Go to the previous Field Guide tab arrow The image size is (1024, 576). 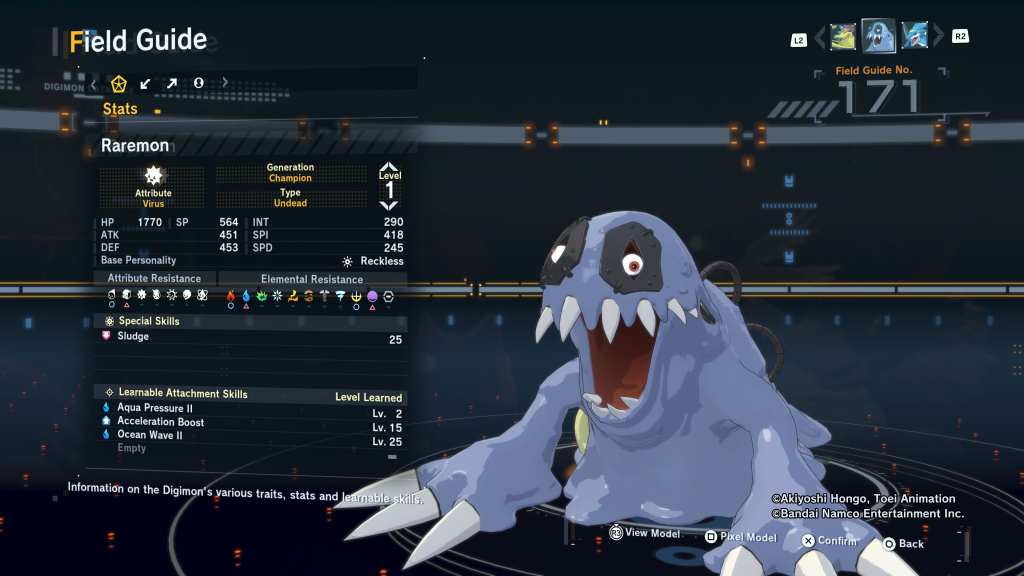(94, 83)
